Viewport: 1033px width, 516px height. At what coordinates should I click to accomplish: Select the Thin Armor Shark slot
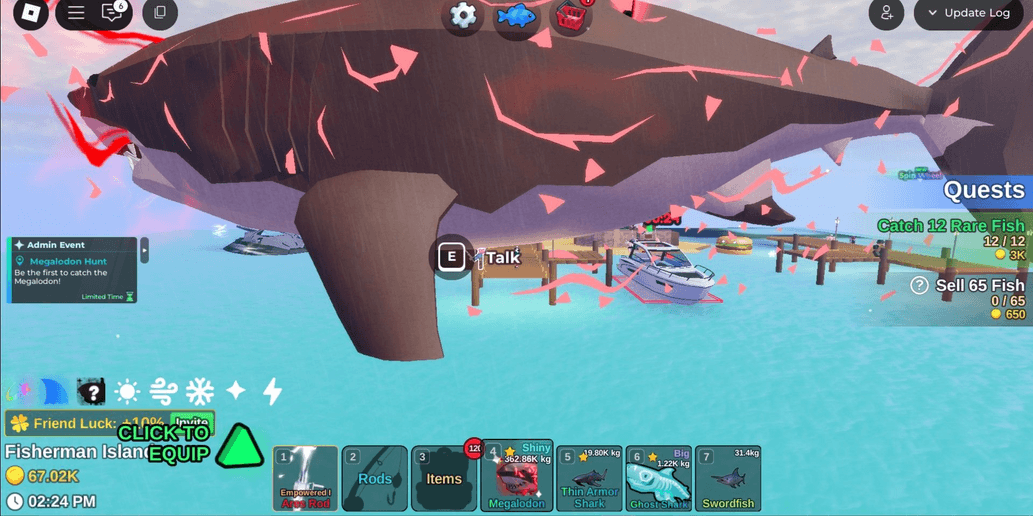[589, 479]
